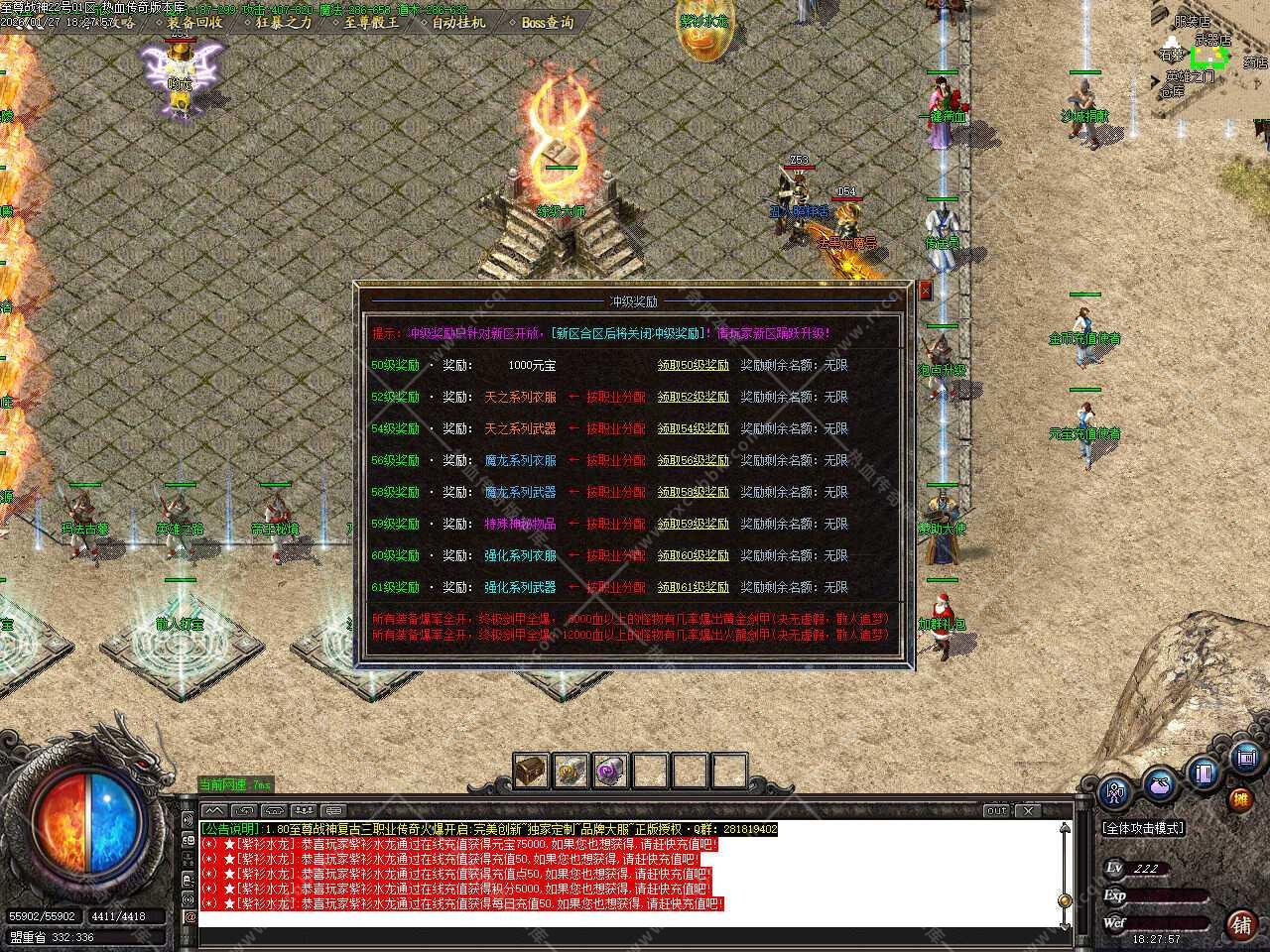Close the 冲级奖励 reward window
Image resolution: width=1270 pixels, height=952 pixels.
point(926,291)
